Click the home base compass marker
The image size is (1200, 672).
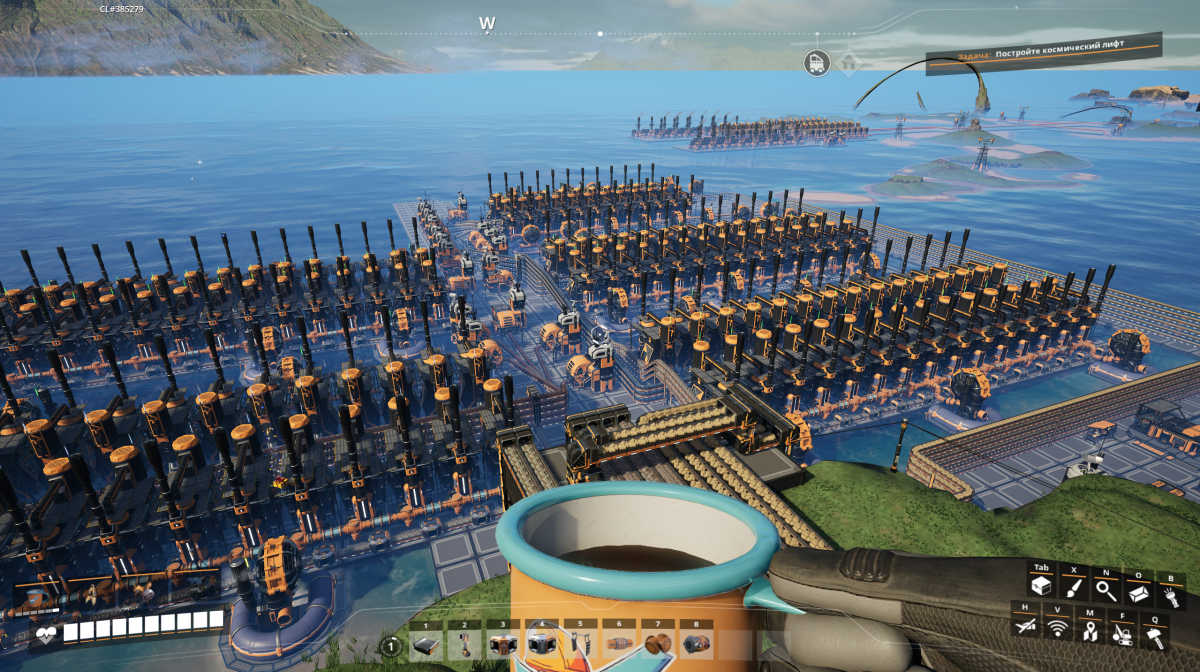coord(849,63)
